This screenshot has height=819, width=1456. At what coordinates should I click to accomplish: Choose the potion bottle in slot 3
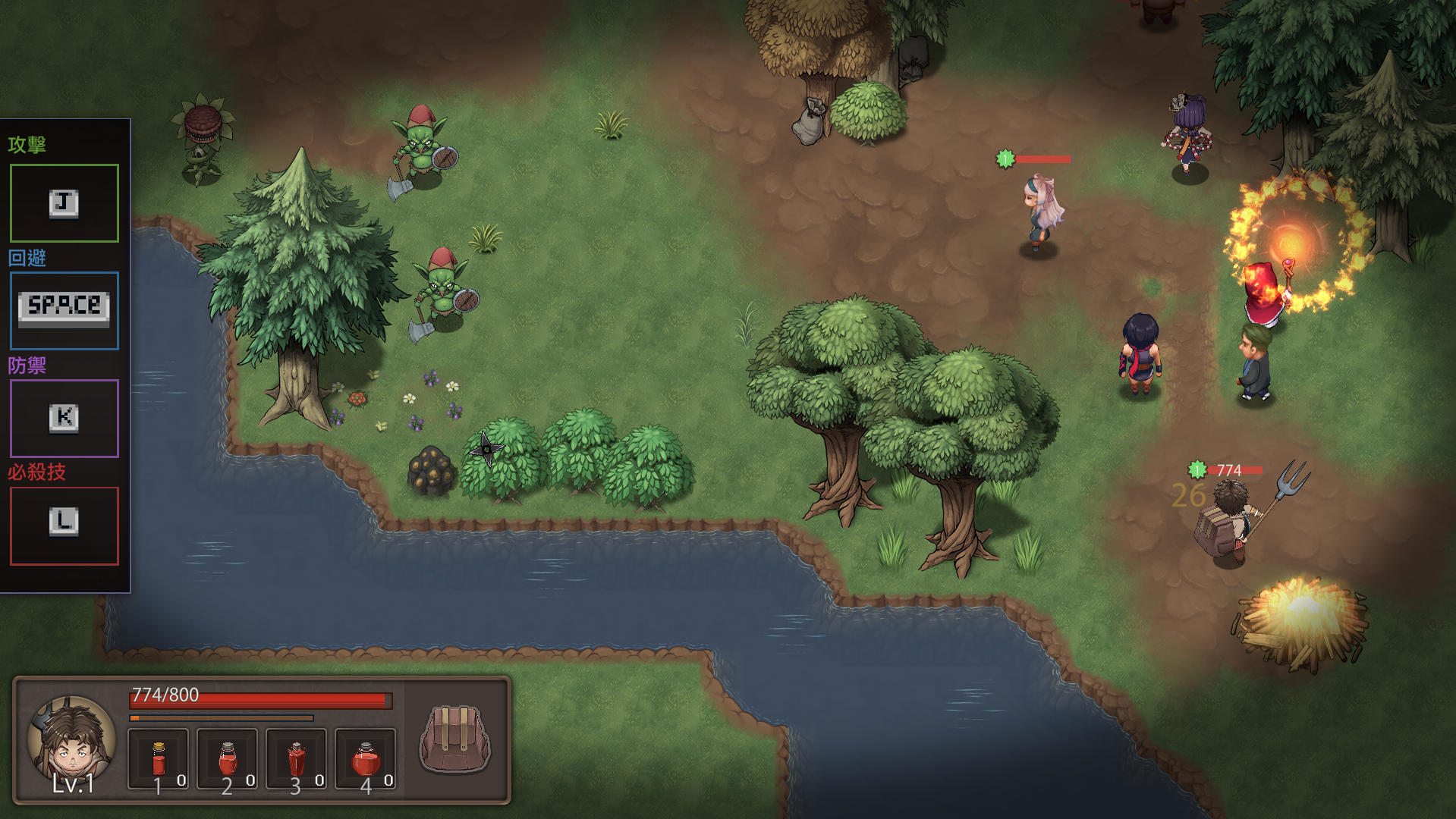[x=296, y=759]
